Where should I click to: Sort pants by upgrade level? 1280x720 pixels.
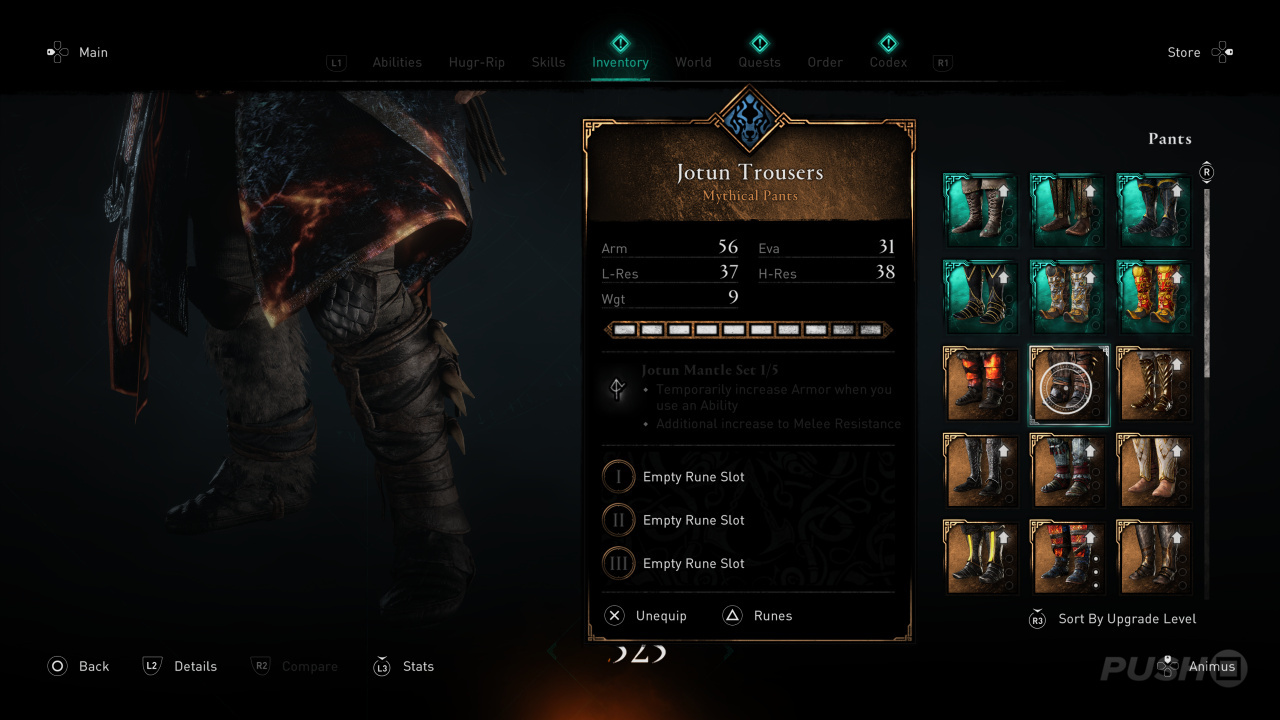(x=1126, y=619)
